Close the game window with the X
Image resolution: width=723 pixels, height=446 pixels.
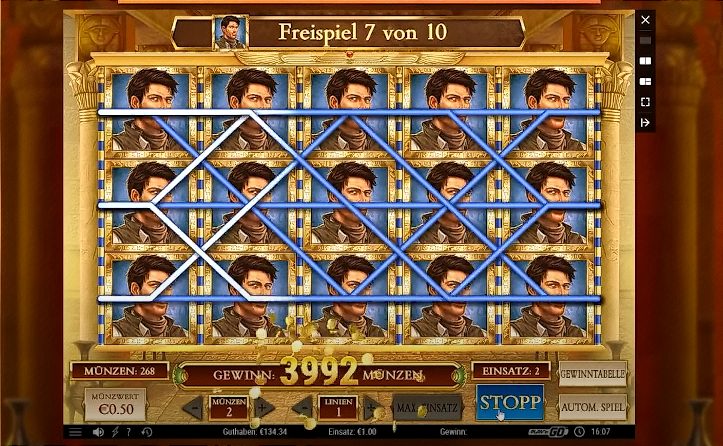(x=645, y=19)
